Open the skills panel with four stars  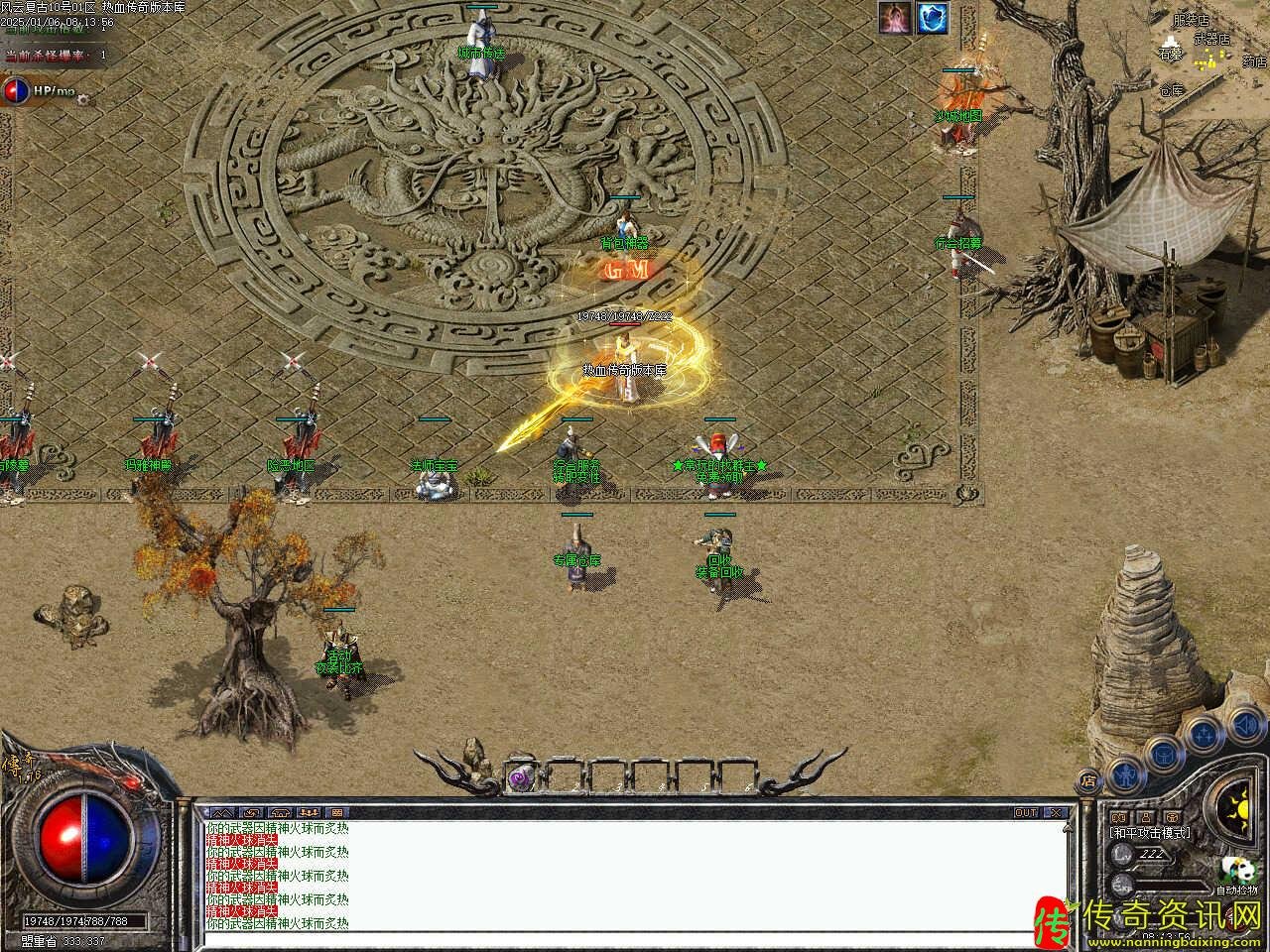[x=1204, y=734]
